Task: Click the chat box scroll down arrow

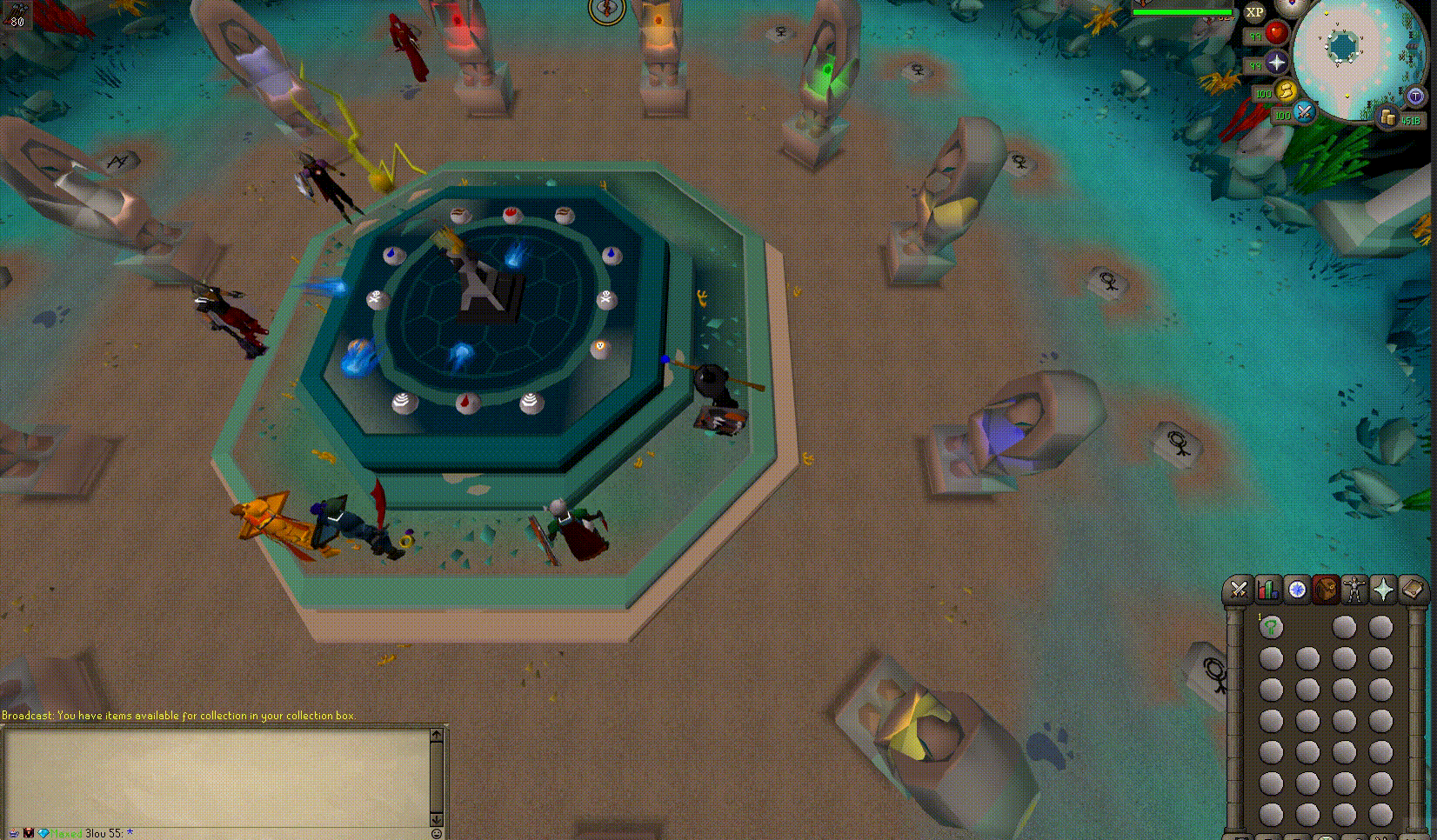Action: pos(437,818)
